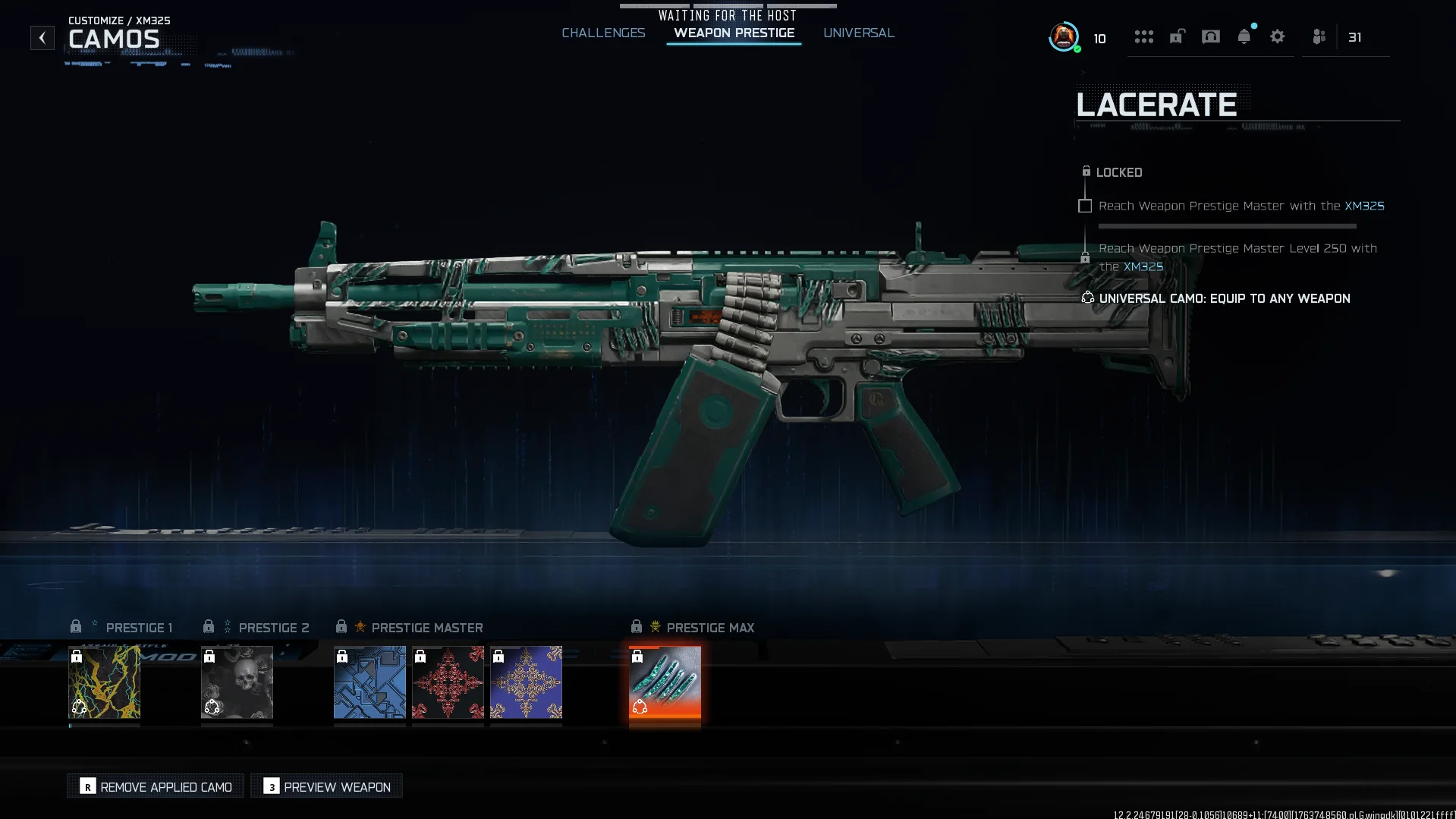Go back using the arrow button

coord(42,37)
